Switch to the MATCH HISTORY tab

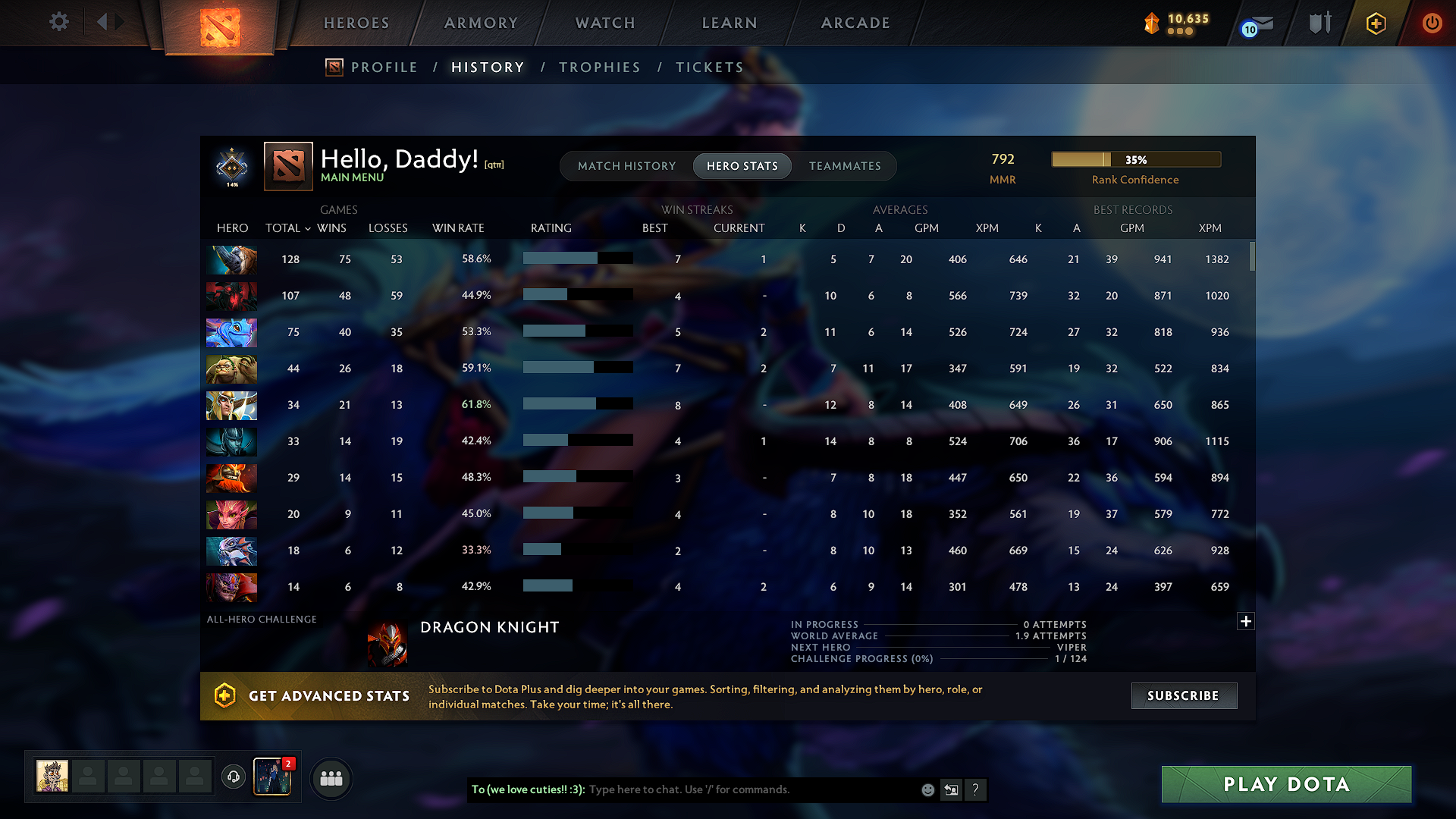(626, 165)
